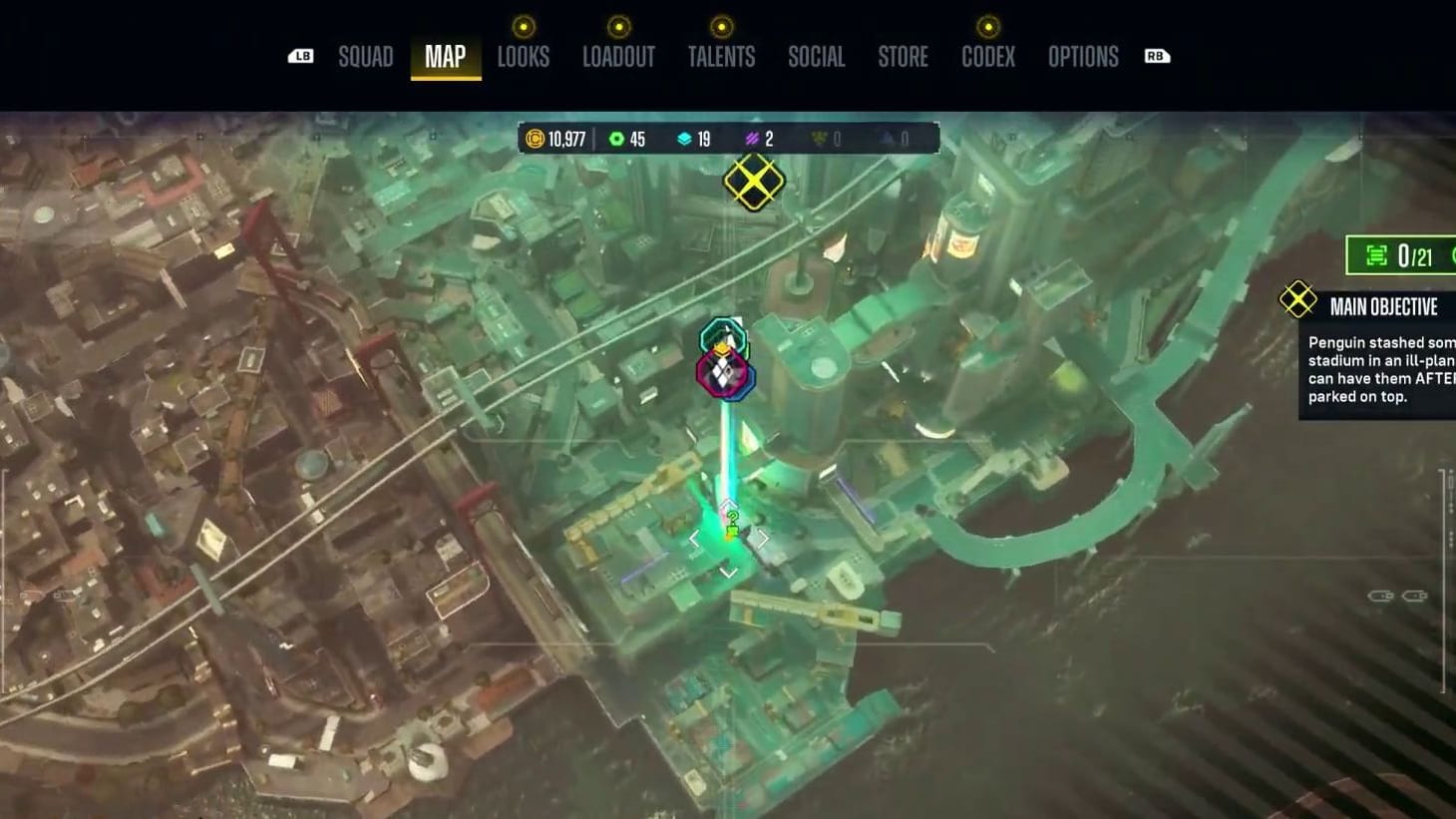Toggle the LB shoulder button indicator
The height and width of the screenshot is (819, 1456).
(x=302, y=57)
